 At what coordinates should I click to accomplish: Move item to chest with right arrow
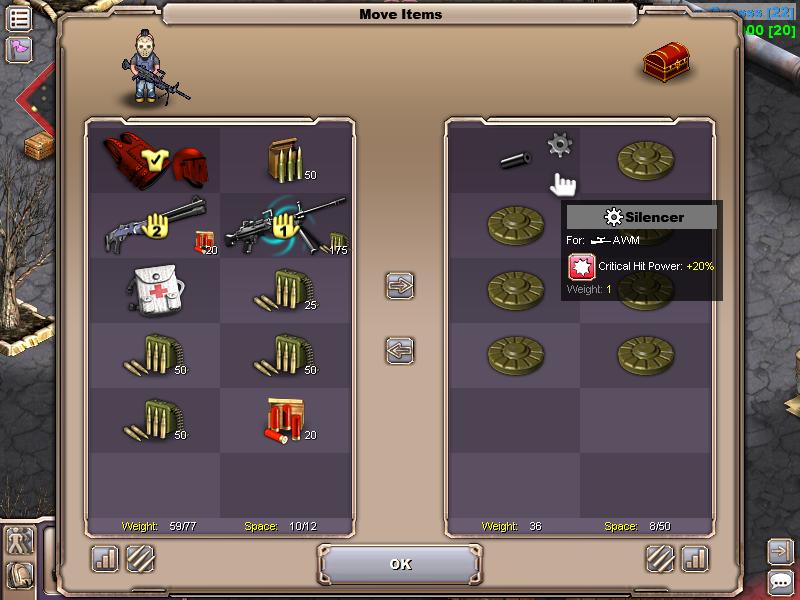tap(400, 285)
